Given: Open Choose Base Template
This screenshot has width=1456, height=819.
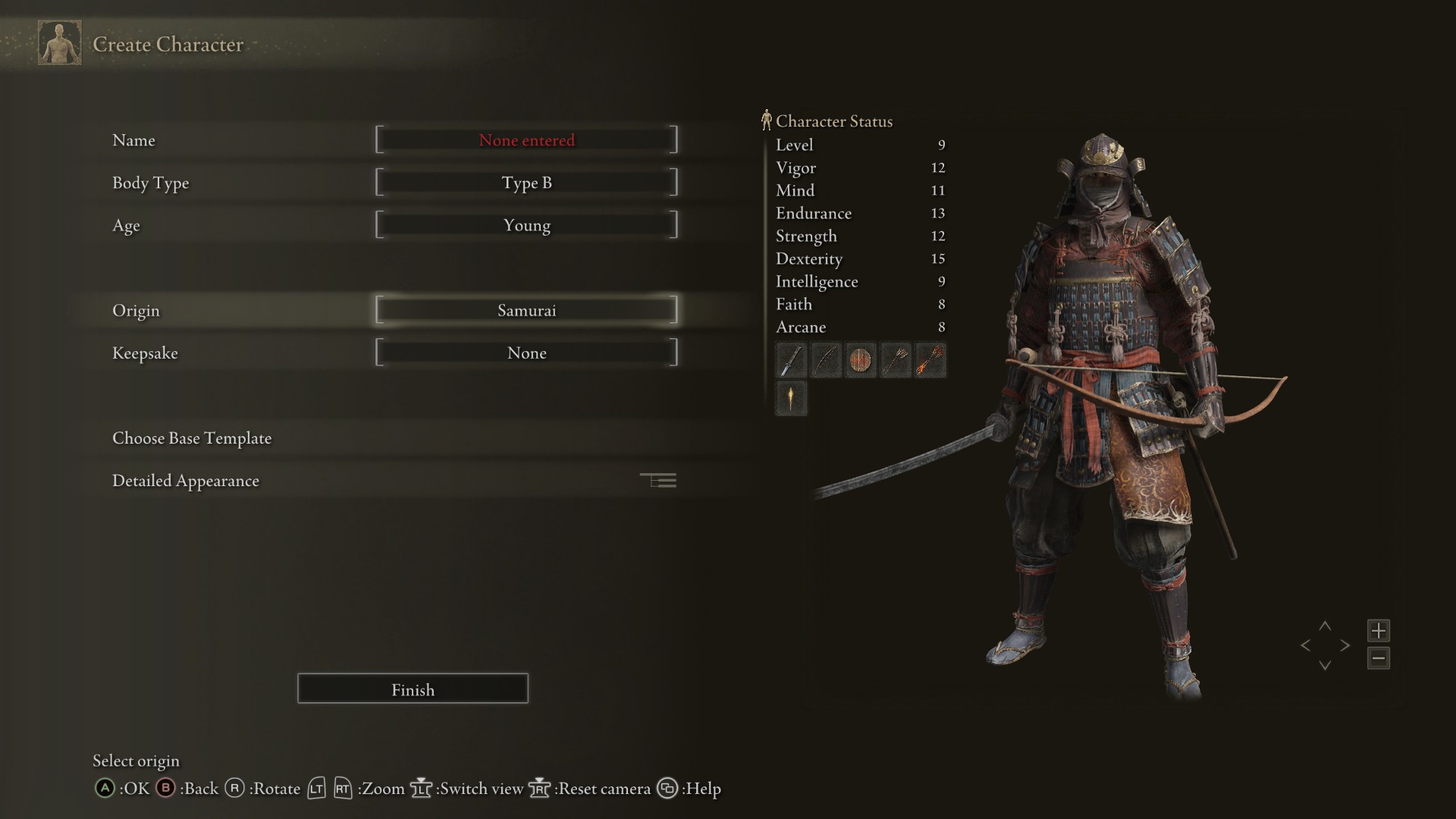Looking at the screenshot, I should (192, 438).
